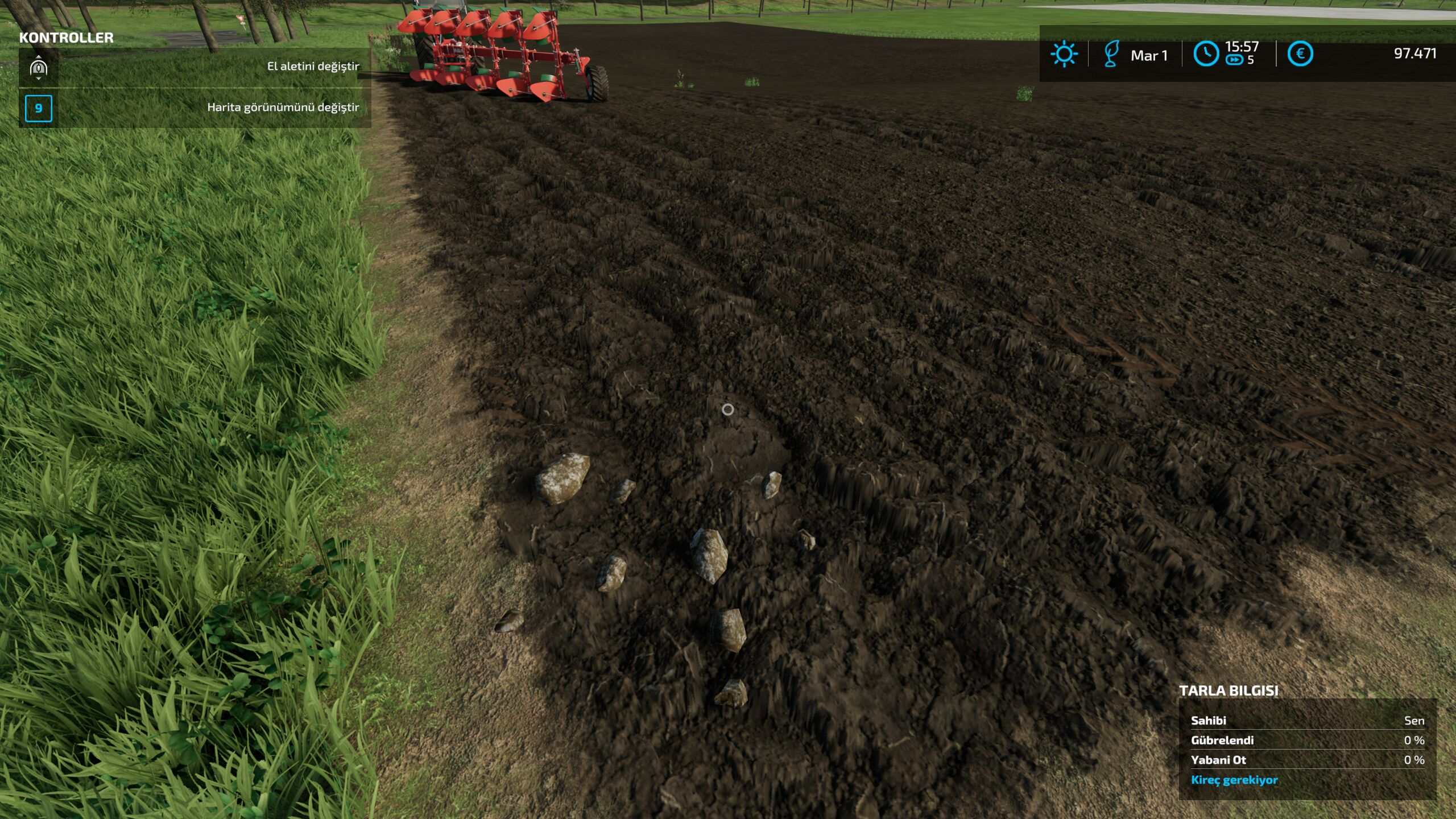Click the clock icon next to 15:57
Viewport: 1456px width, 819px height.
click(x=1206, y=53)
